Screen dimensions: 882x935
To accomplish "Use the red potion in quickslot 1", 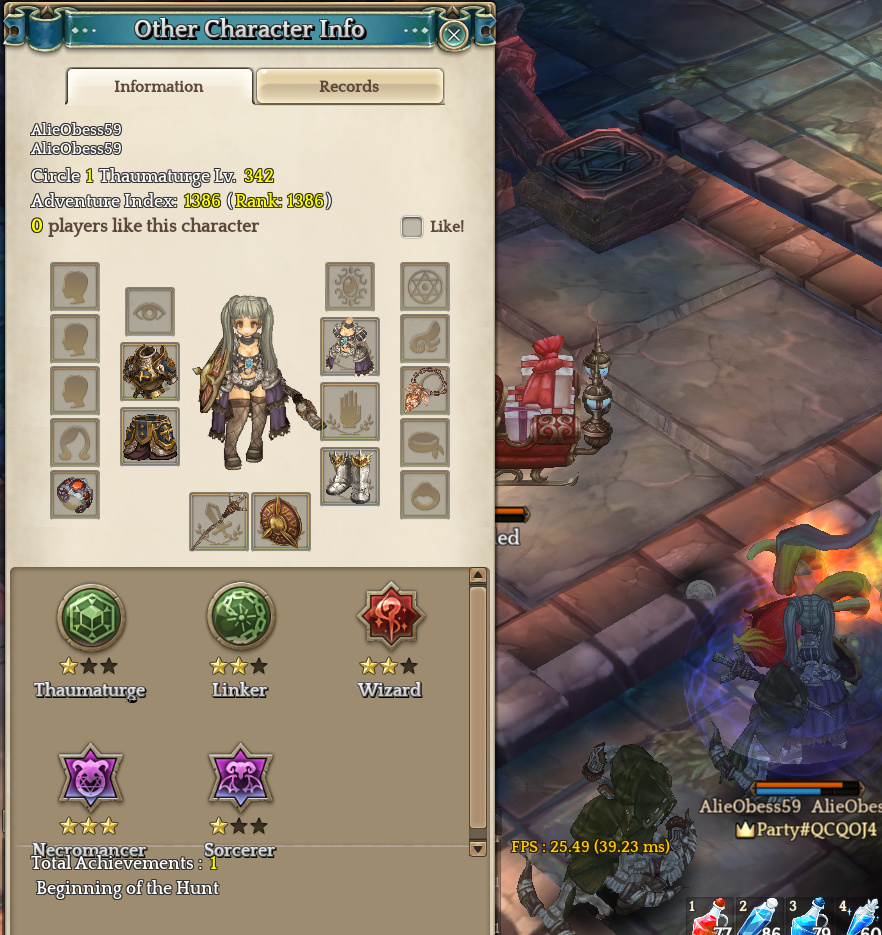I will click(709, 918).
